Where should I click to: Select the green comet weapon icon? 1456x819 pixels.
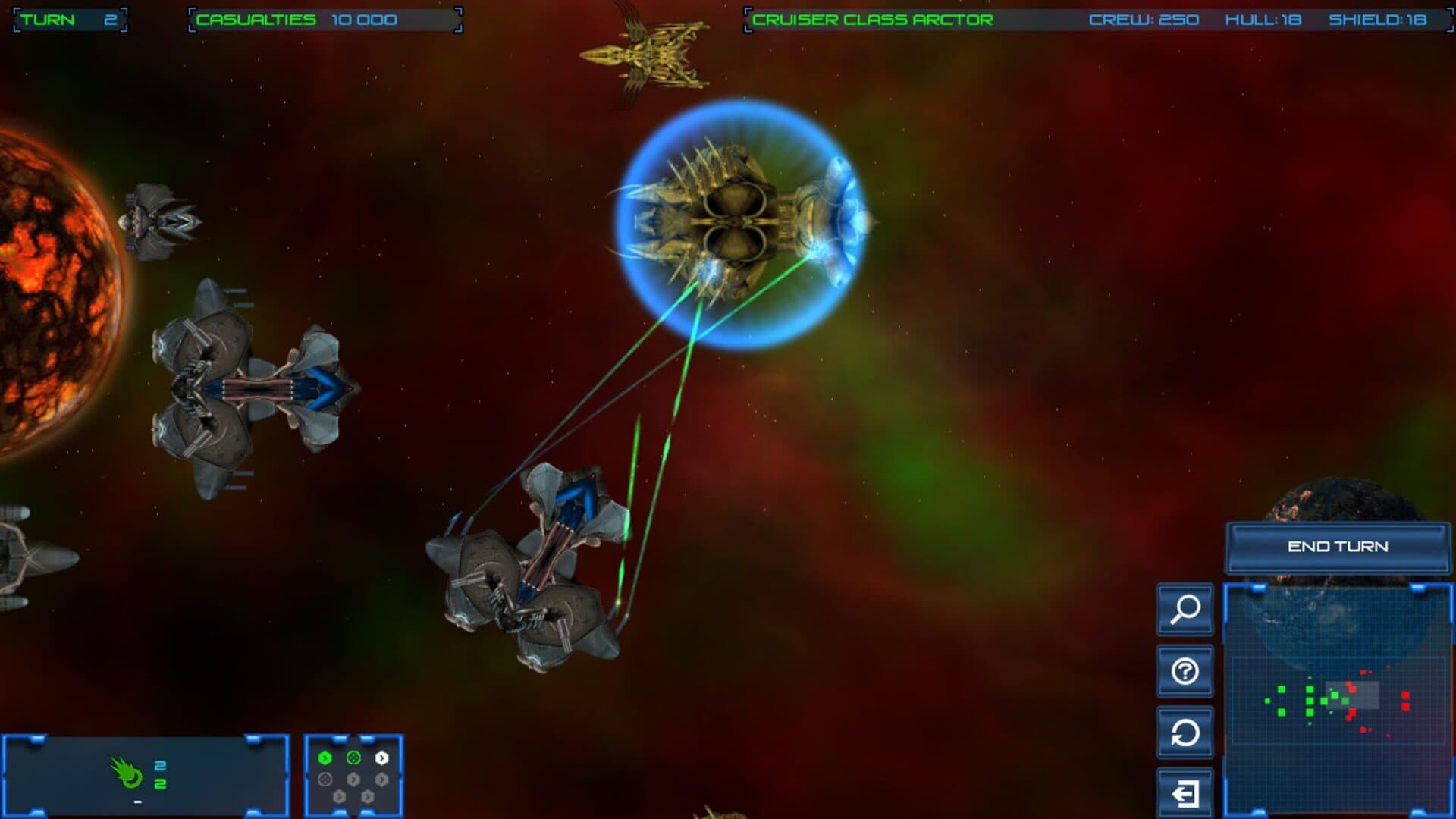point(127,773)
